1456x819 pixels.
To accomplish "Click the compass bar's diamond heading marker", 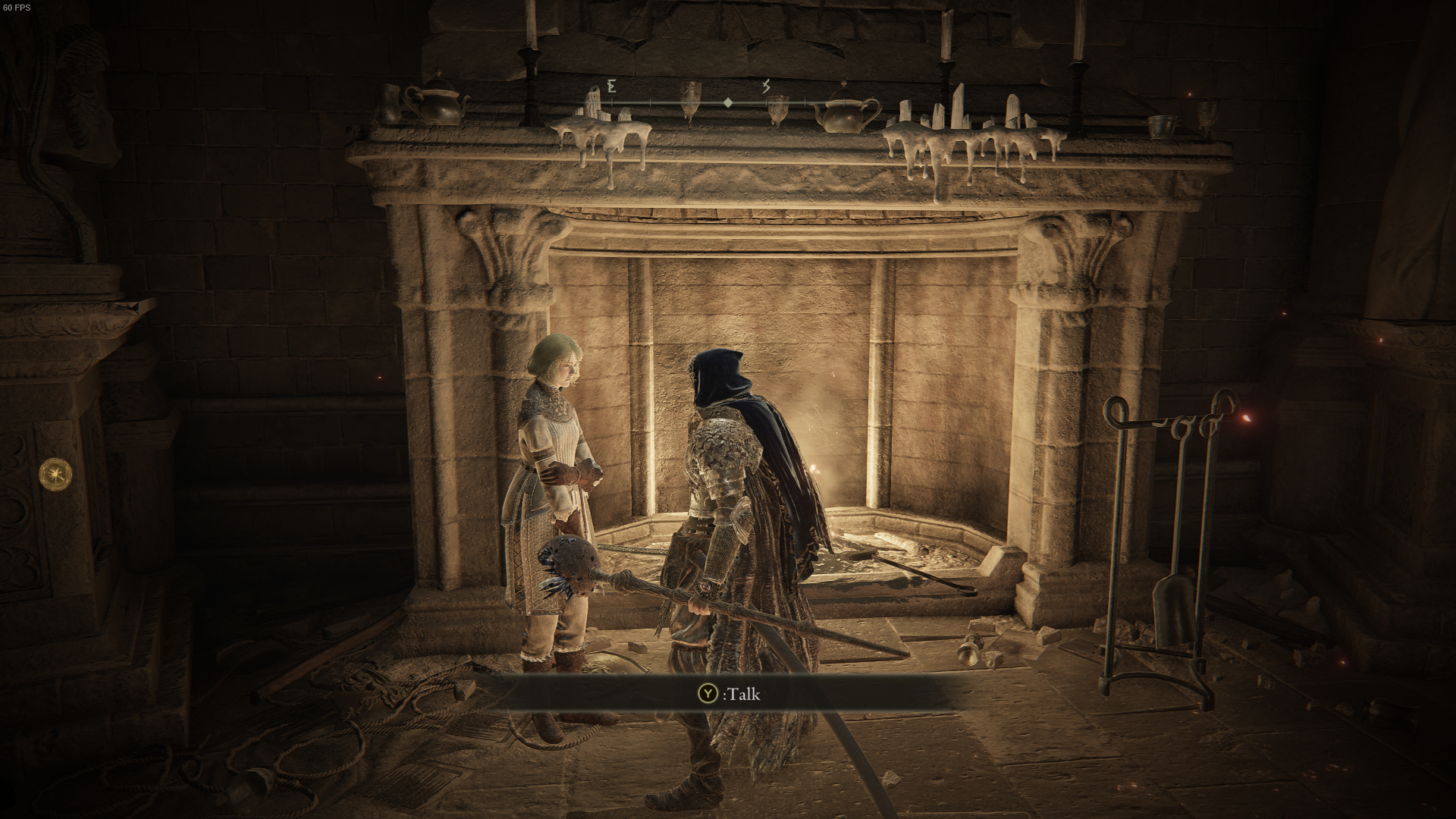I will [727, 102].
